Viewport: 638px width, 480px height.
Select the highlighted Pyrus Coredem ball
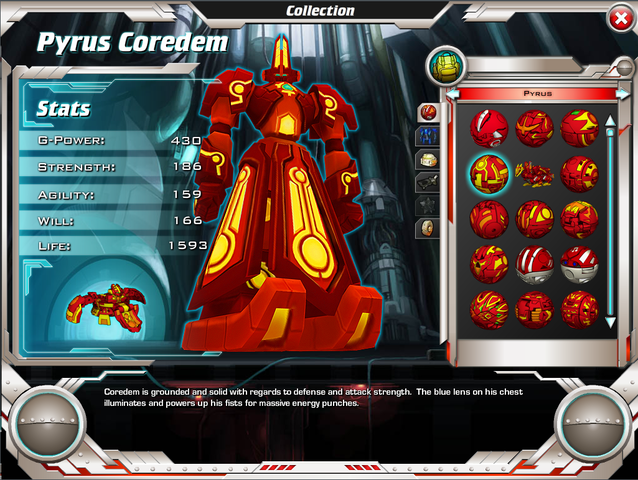[489, 173]
